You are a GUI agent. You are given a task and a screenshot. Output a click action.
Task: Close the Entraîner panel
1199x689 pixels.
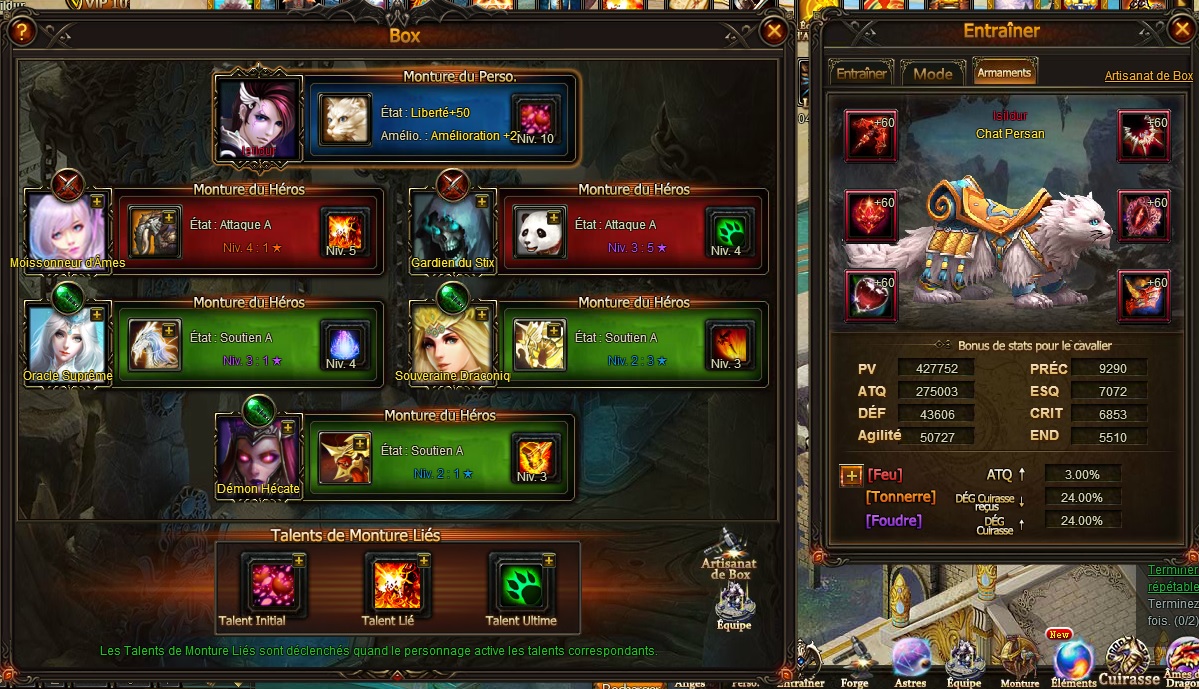coord(1180,30)
